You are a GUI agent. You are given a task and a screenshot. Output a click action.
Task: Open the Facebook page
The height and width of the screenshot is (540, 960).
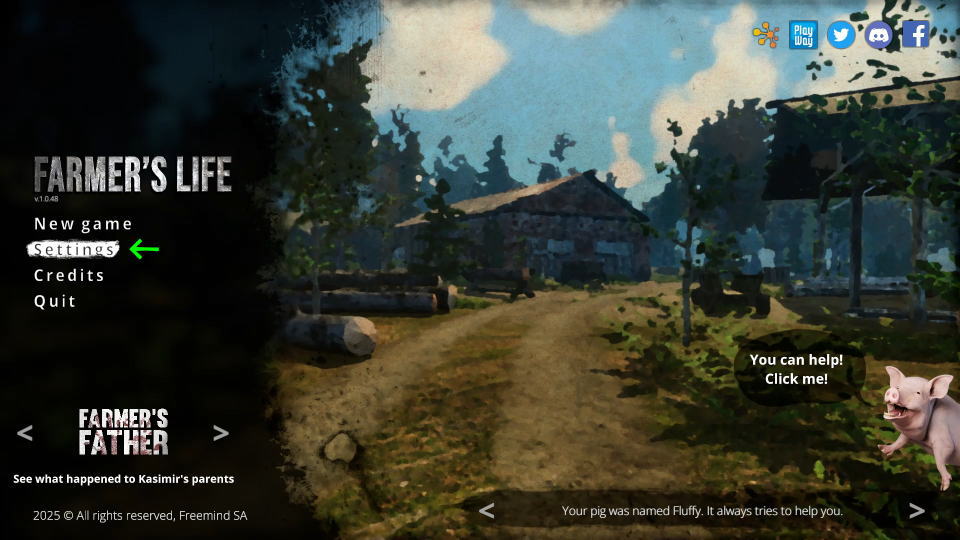[x=916, y=35]
